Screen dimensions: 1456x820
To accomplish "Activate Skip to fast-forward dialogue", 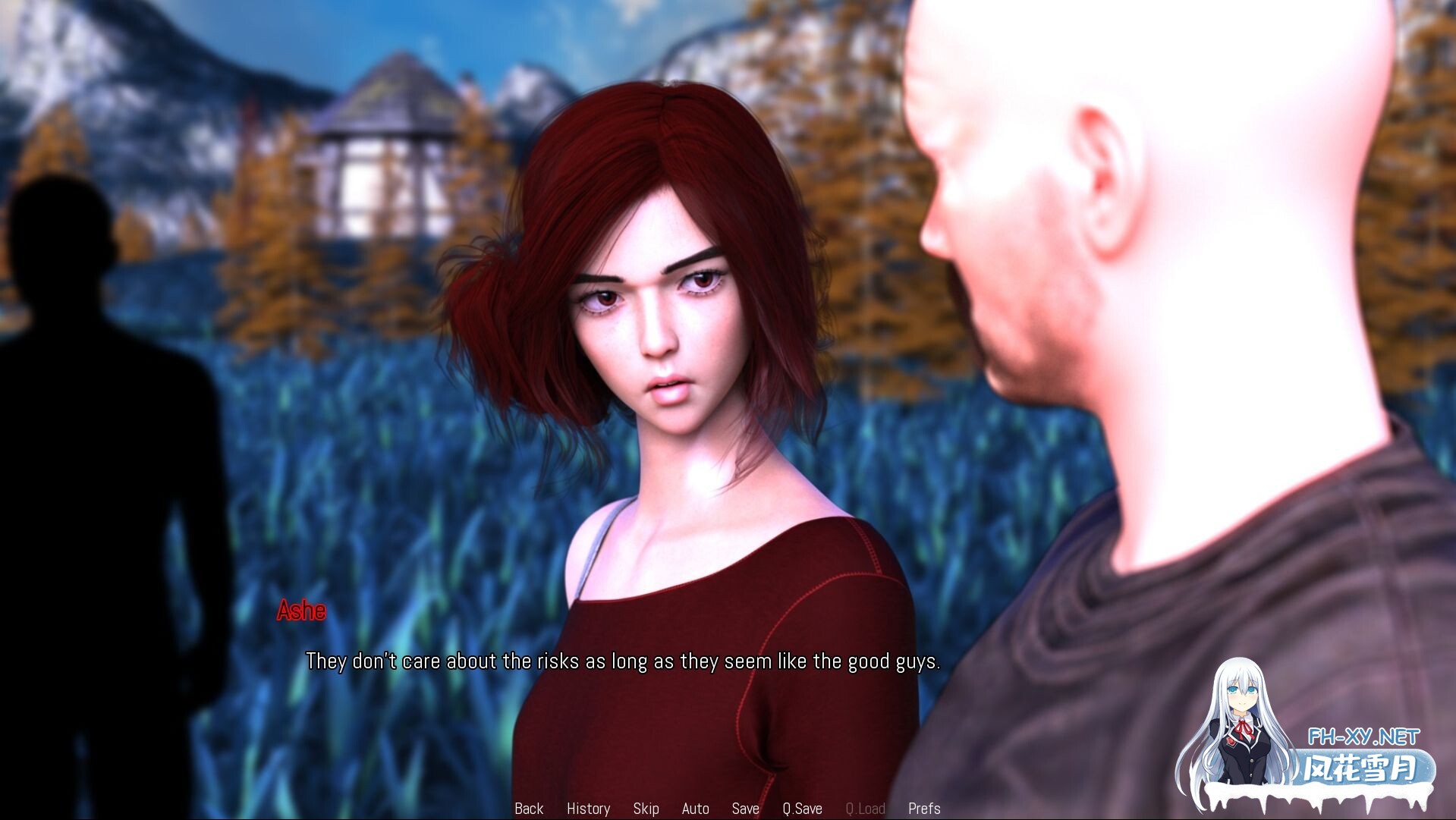I will (646, 809).
